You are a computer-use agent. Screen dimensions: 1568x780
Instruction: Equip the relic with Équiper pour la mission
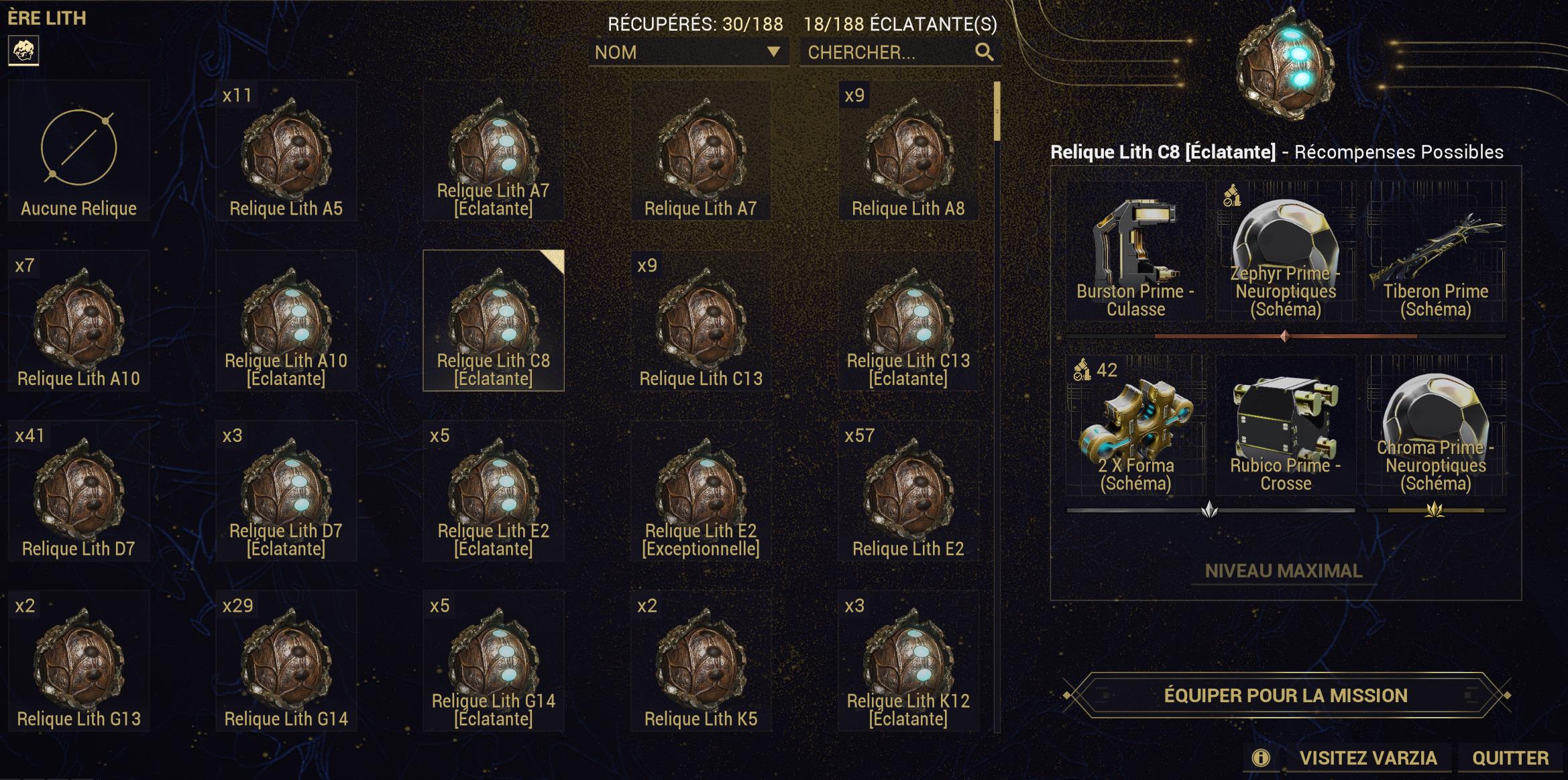[x=1285, y=695]
